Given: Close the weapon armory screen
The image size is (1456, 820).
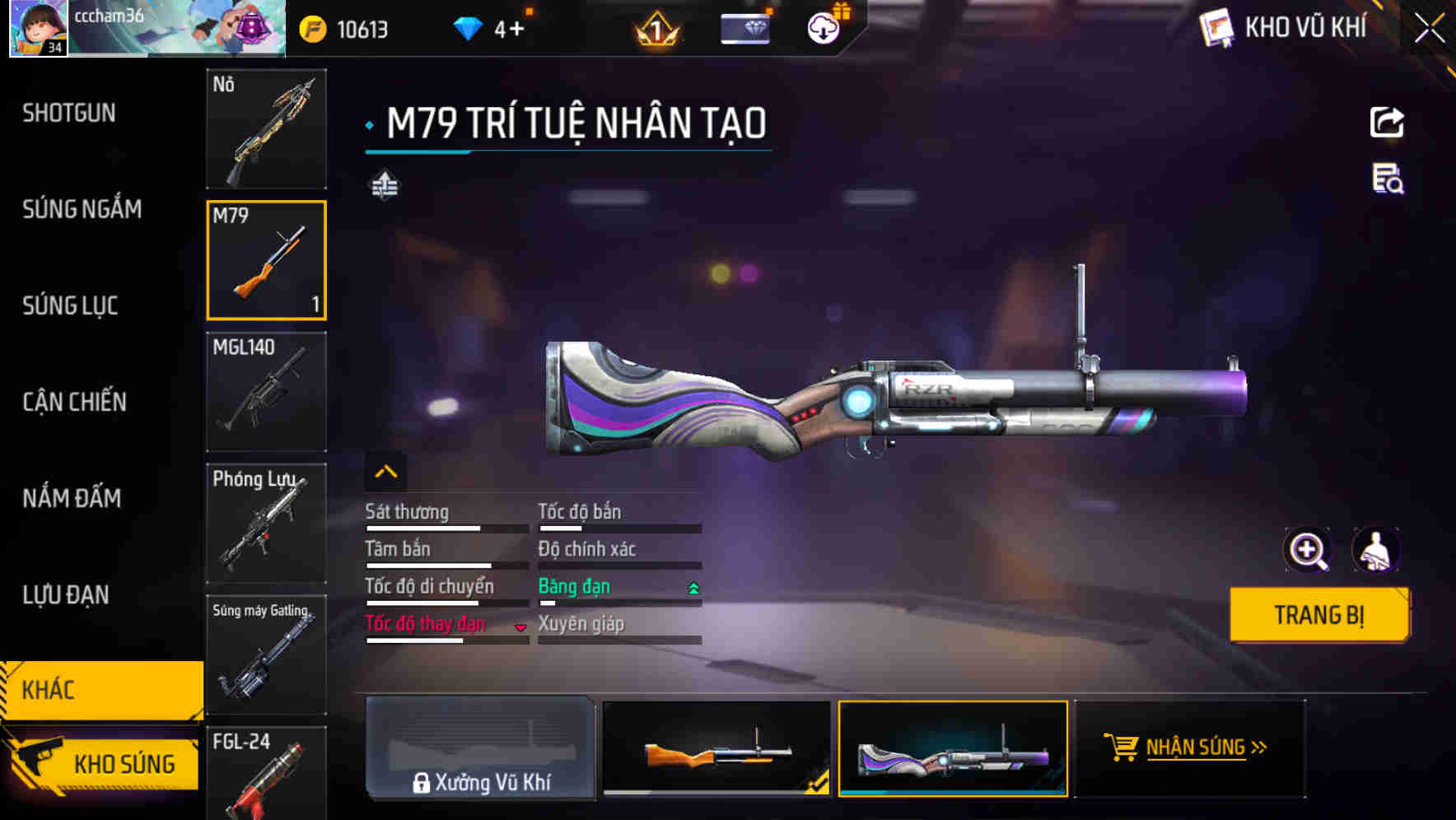Looking at the screenshot, I should pyautogui.click(x=1429, y=29).
